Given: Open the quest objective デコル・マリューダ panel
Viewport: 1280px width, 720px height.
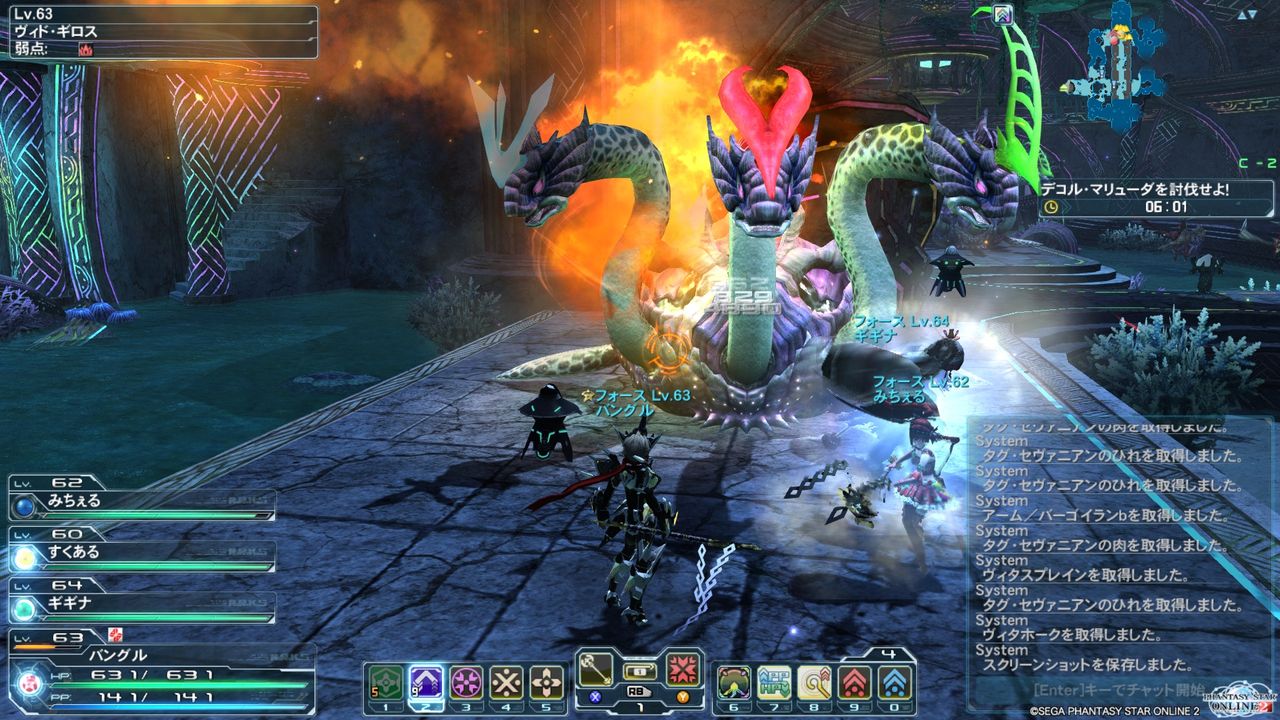Looking at the screenshot, I should [1140, 189].
